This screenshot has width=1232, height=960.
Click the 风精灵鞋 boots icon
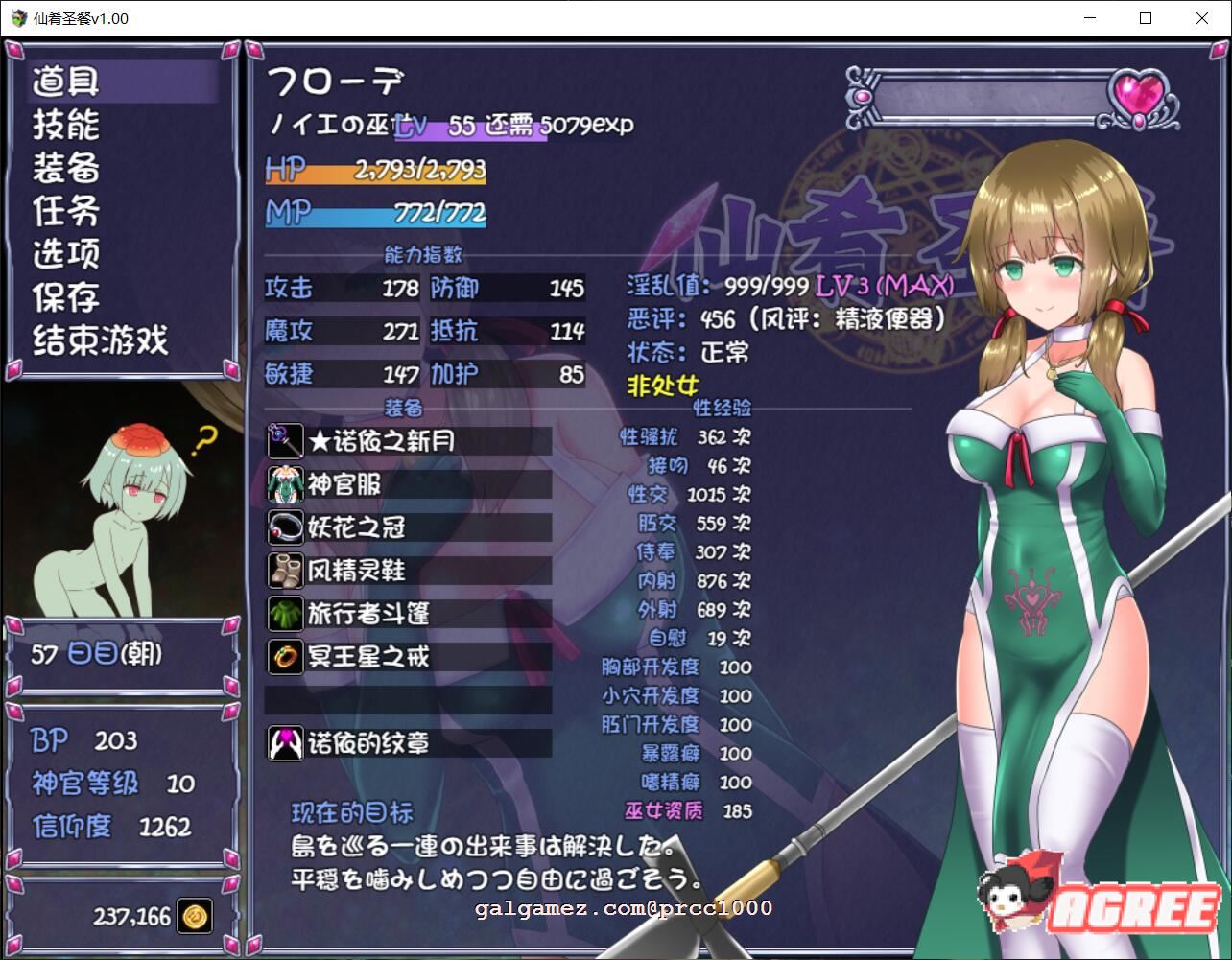point(285,571)
